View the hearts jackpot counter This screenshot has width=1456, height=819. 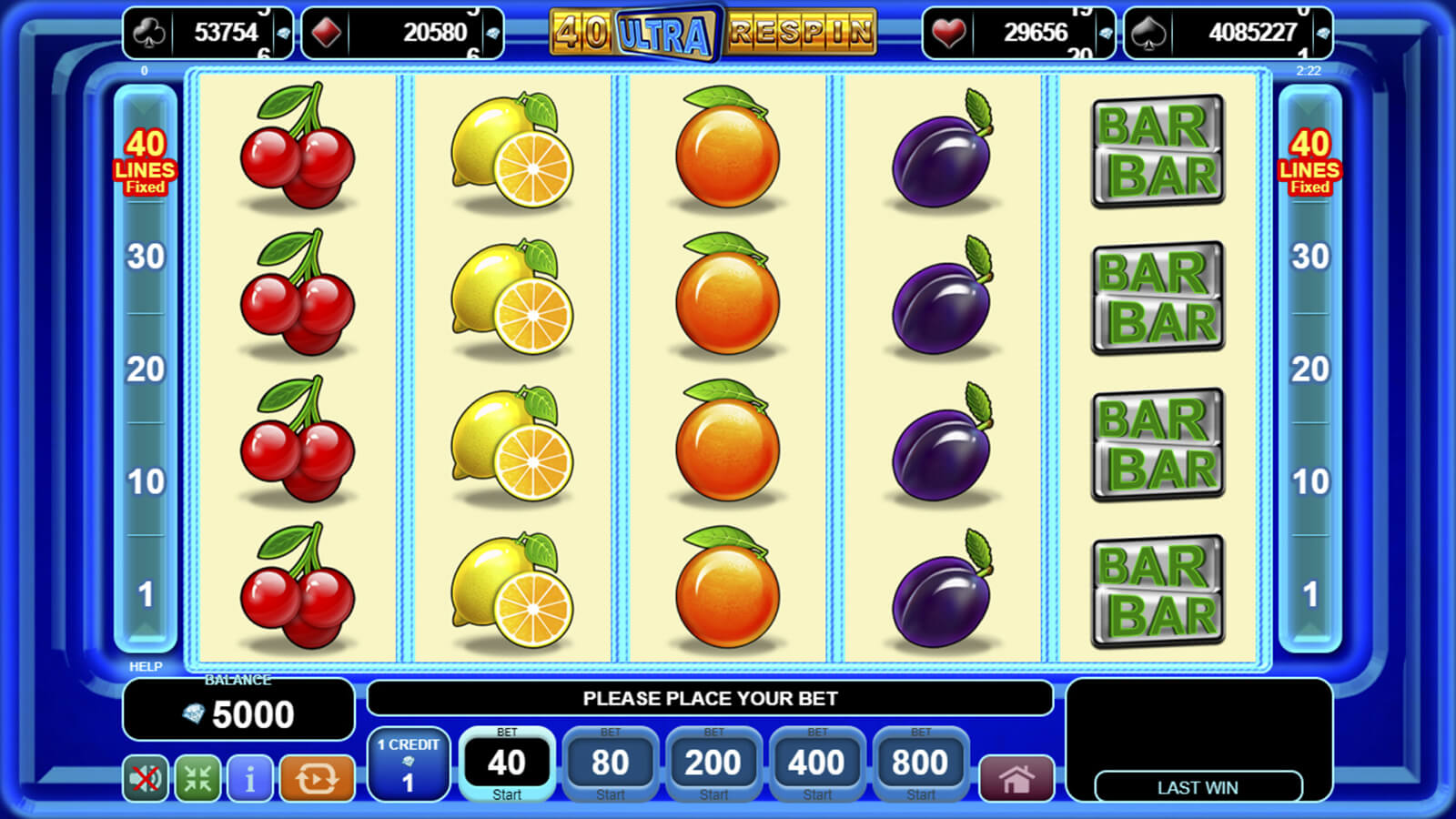[x=1018, y=34]
